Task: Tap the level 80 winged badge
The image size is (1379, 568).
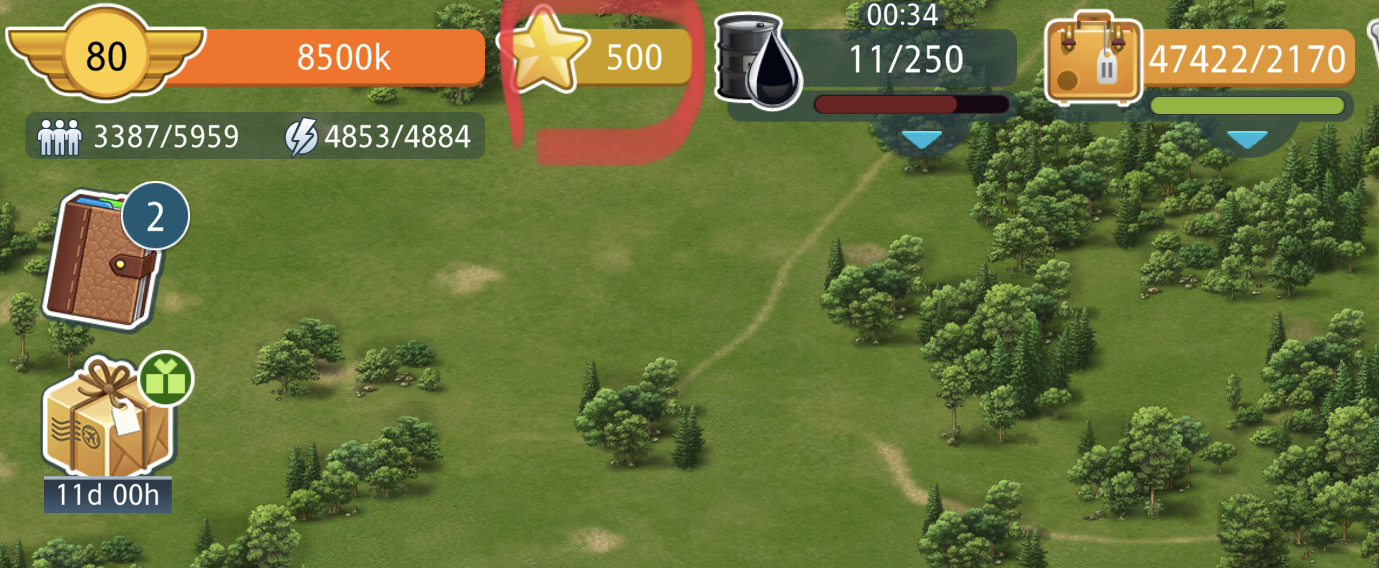Action: click(x=105, y=57)
